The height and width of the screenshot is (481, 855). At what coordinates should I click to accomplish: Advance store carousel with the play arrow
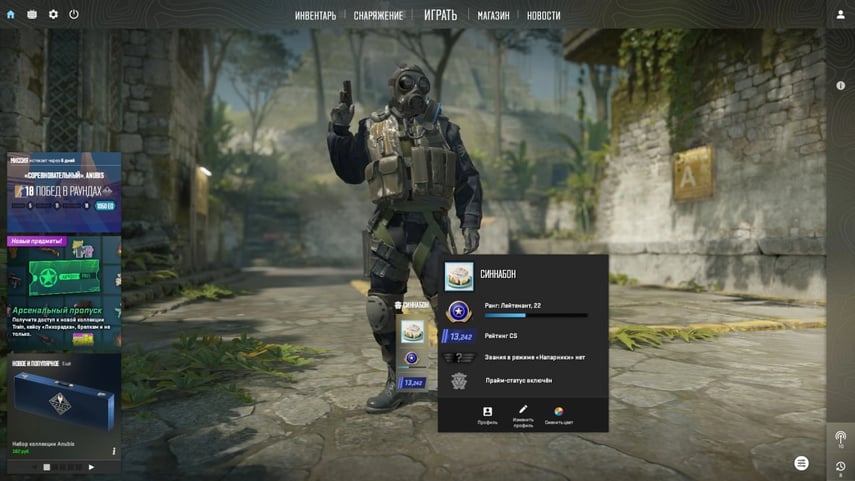point(91,467)
